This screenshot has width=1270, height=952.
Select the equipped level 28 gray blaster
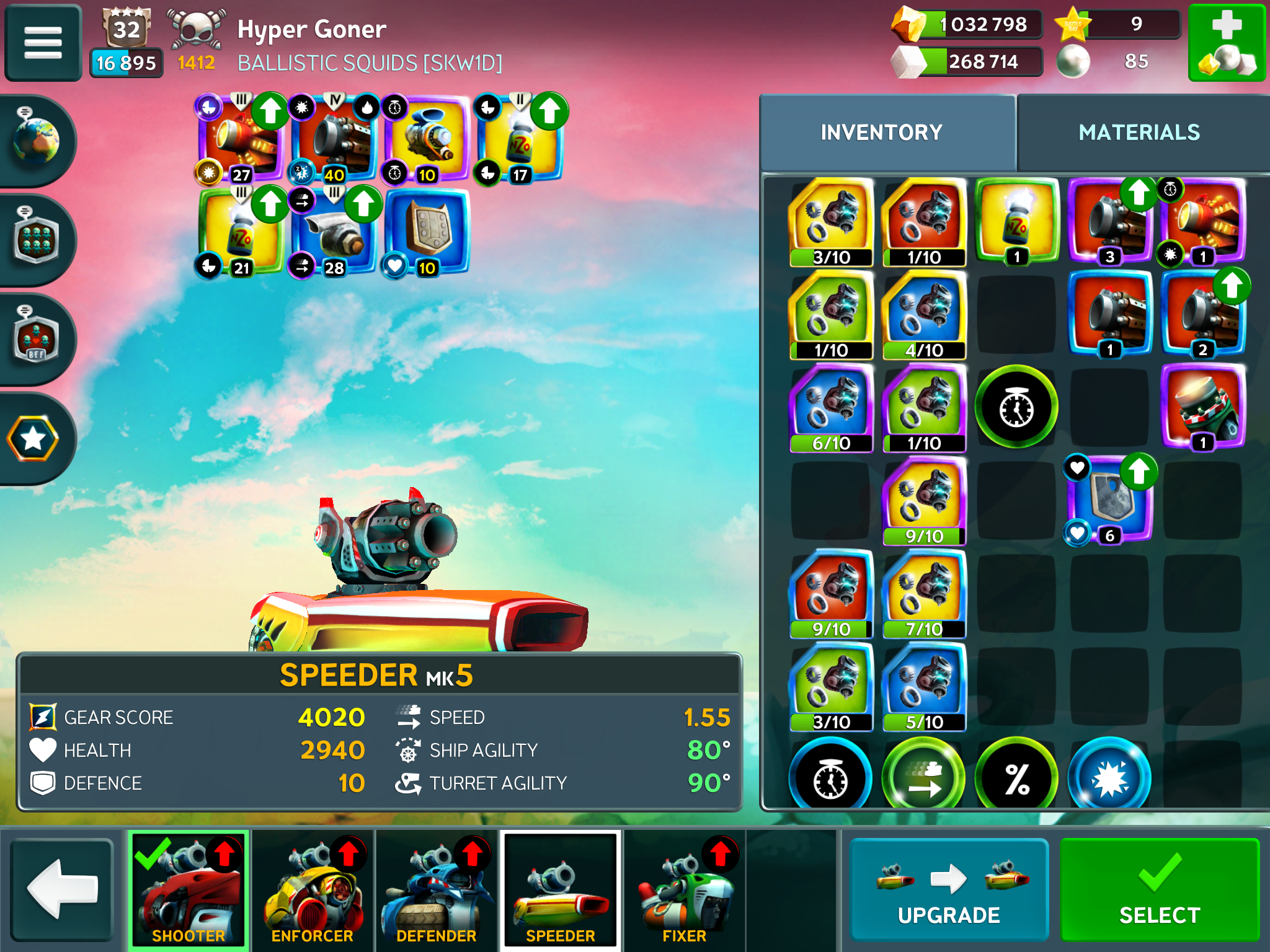[334, 233]
